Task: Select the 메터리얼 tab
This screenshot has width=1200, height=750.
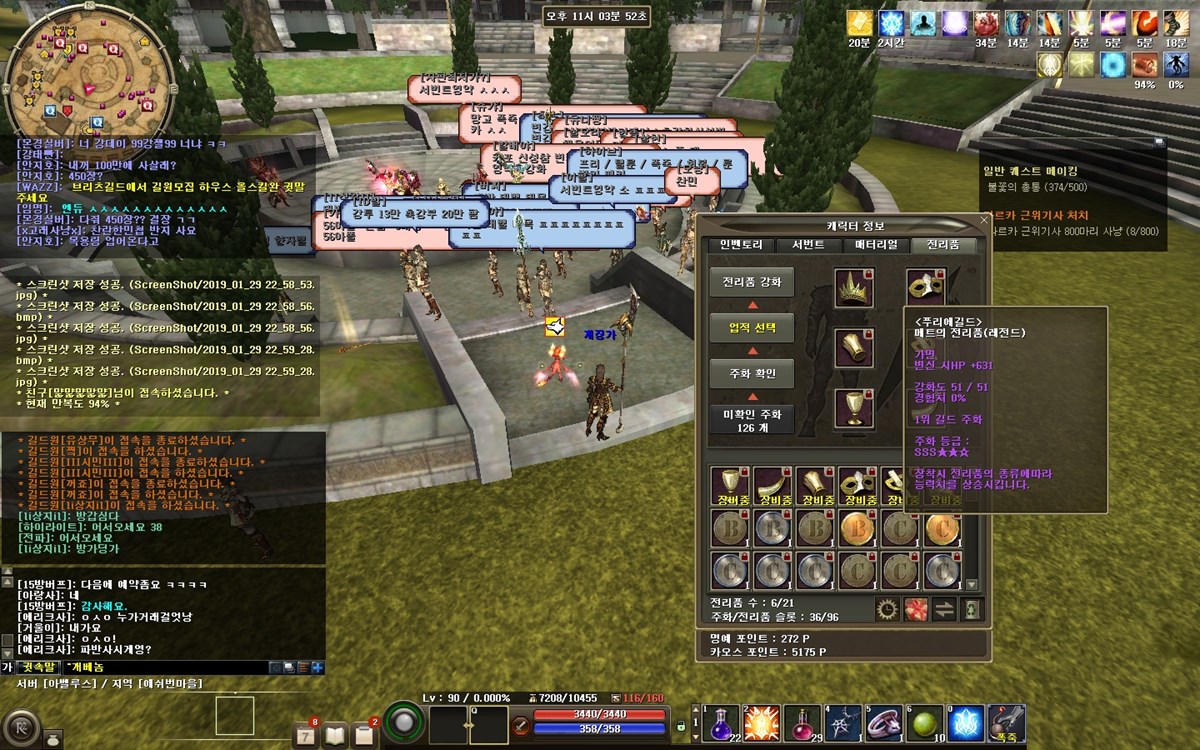Action: pyautogui.click(x=876, y=245)
